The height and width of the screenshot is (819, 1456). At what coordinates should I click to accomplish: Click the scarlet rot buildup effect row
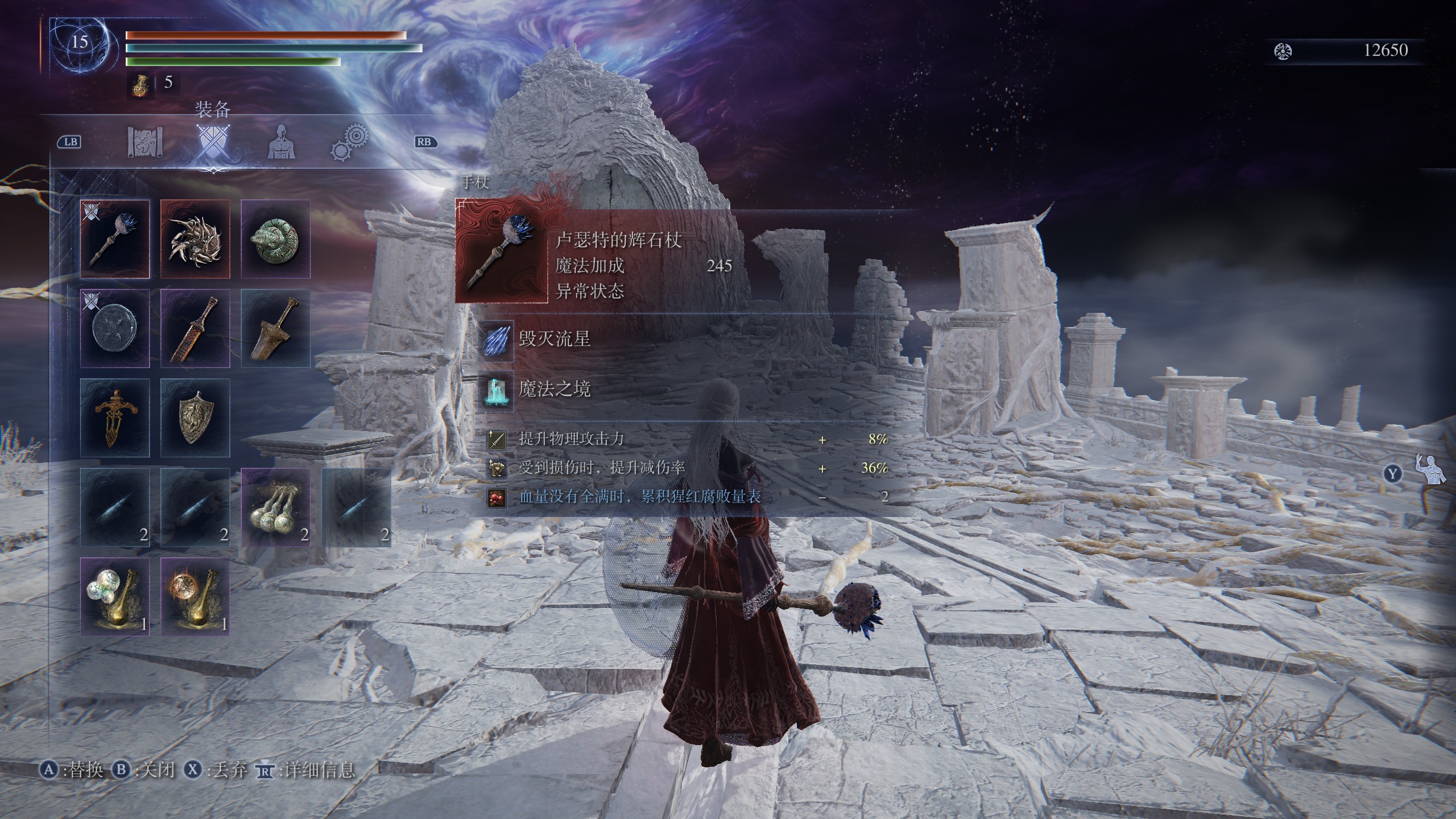click(x=640, y=497)
